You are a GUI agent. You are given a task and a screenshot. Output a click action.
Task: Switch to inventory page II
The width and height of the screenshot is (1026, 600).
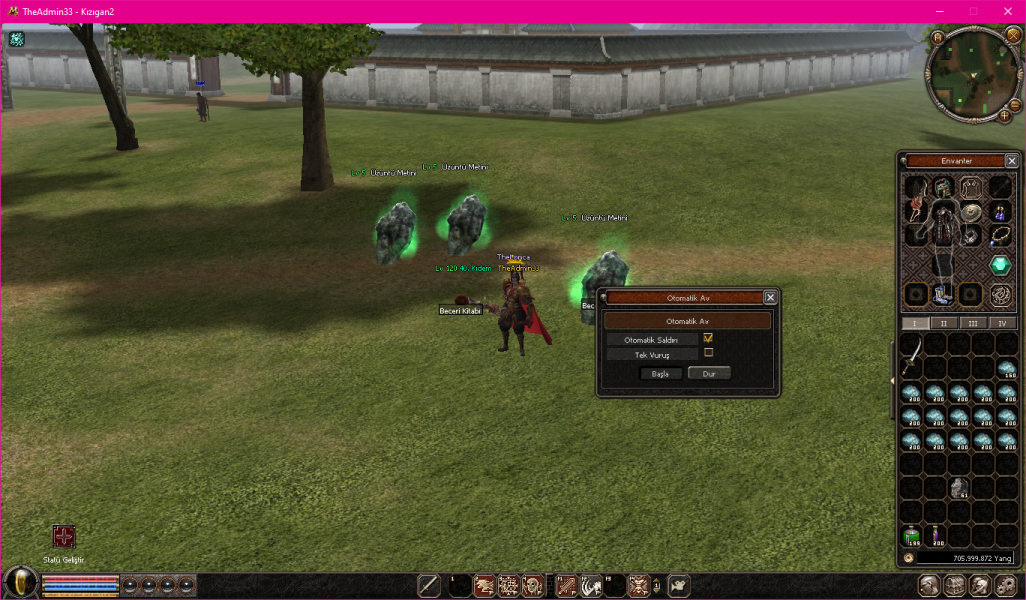pos(944,323)
